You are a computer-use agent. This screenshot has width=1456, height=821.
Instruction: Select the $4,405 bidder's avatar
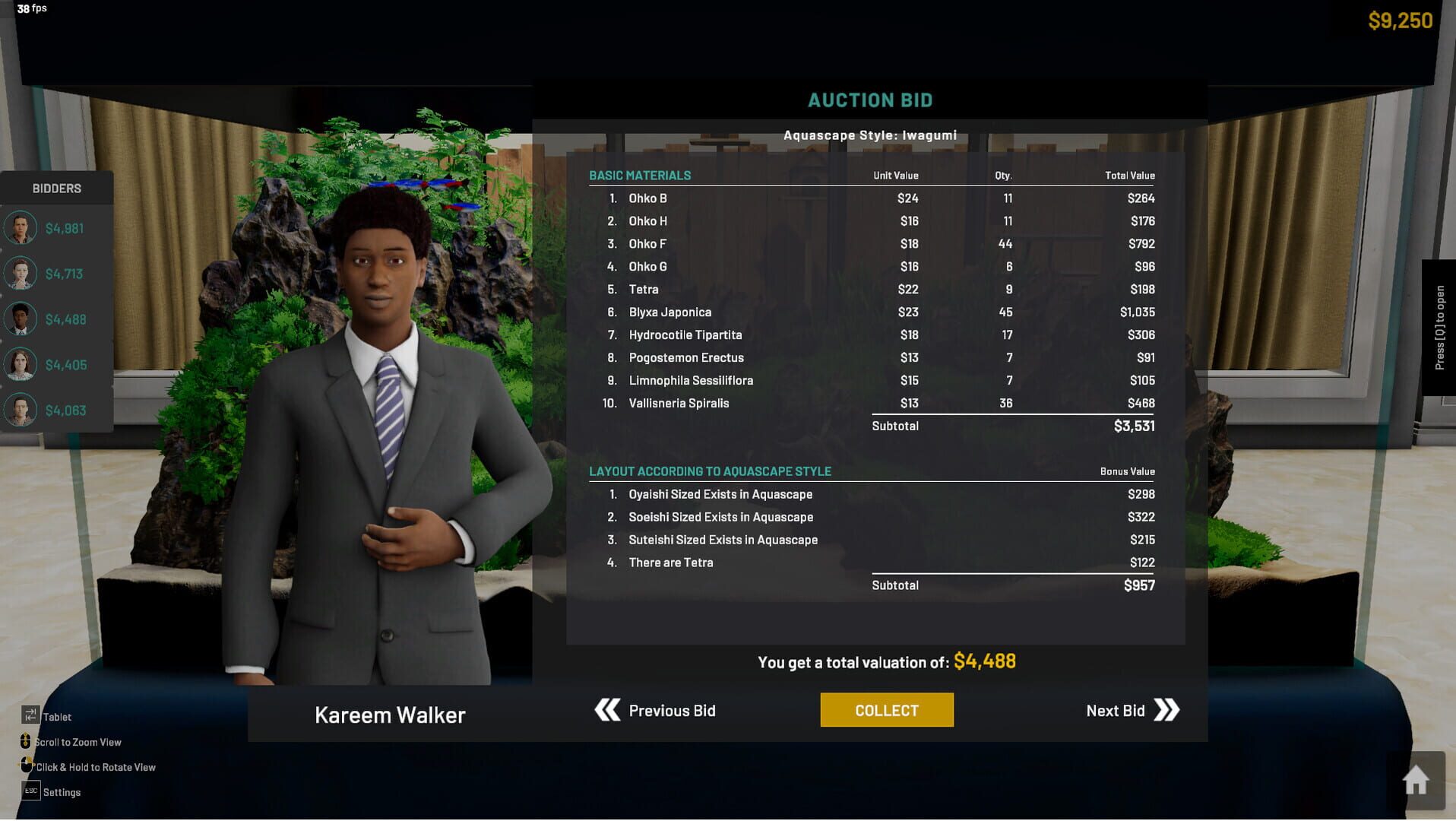coord(21,364)
